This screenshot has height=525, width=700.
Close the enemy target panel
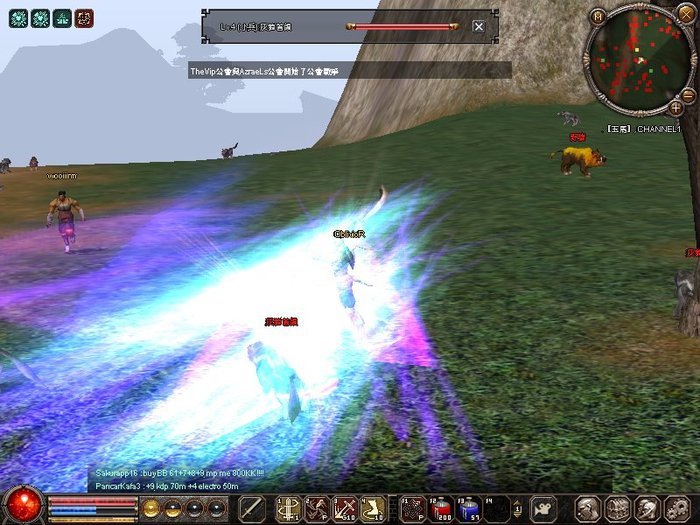point(479,27)
